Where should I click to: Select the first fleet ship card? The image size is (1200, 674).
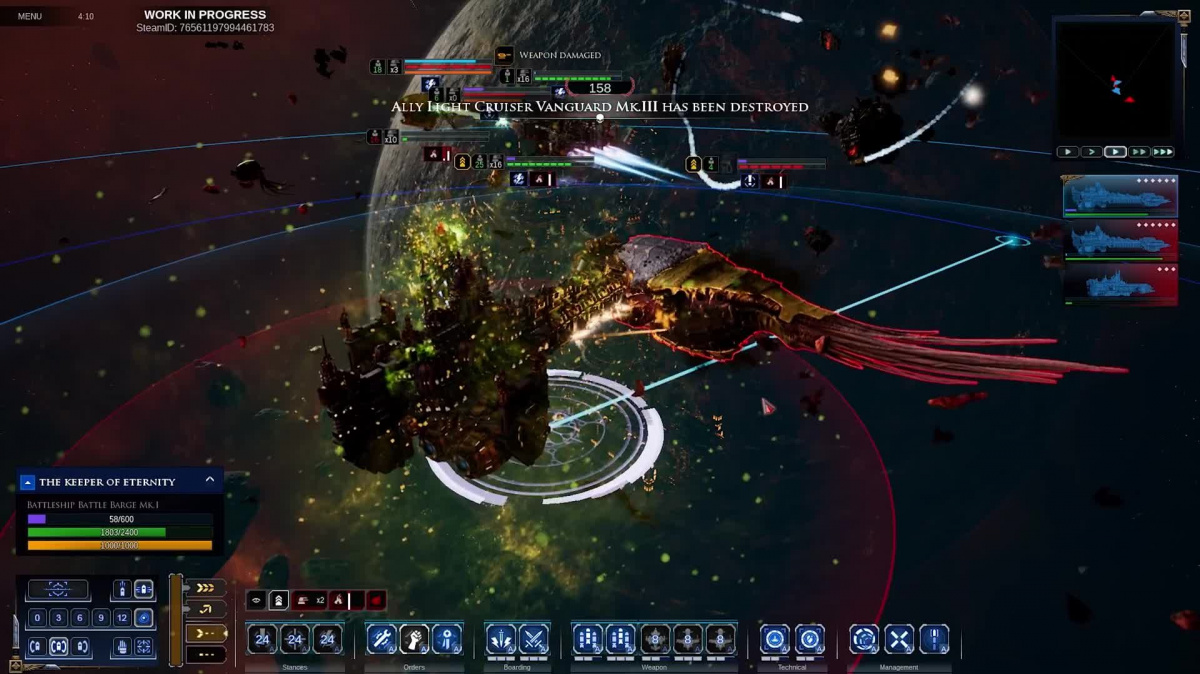1119,195
